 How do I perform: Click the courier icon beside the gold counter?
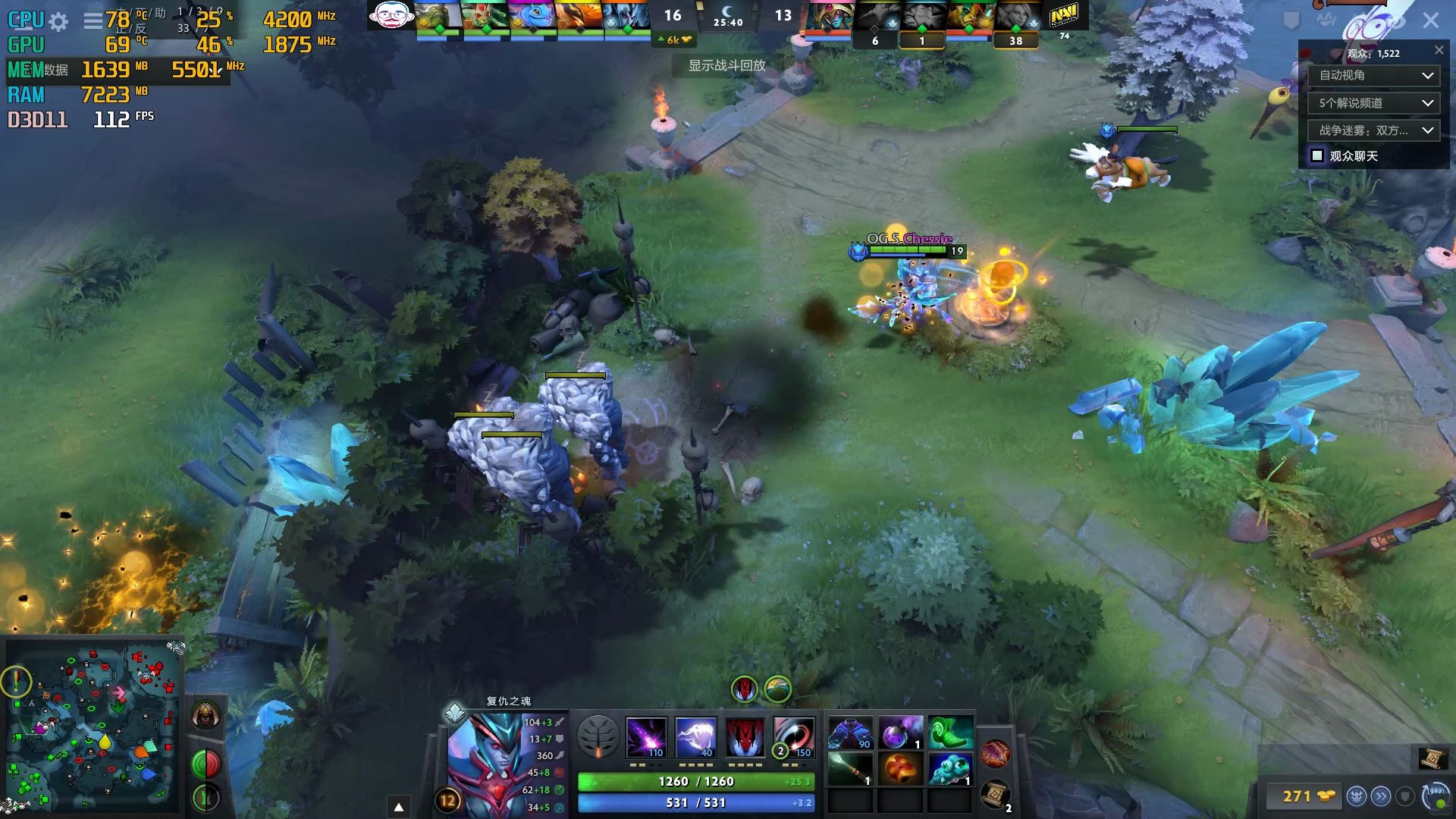pyautogui.click(x=1357, y=796)
